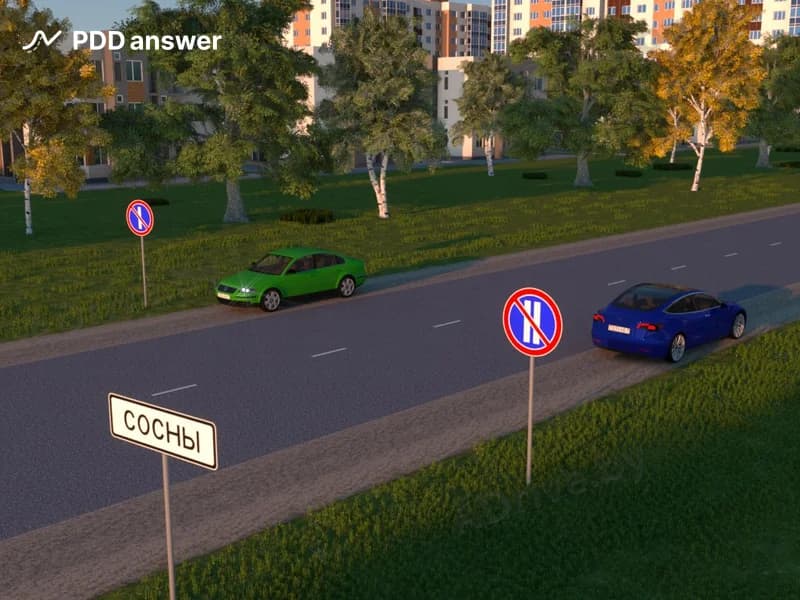Viewport: 800px width, 600px height.
Task: Click the PDD answer logo
Action: click(x=121, y=41)
